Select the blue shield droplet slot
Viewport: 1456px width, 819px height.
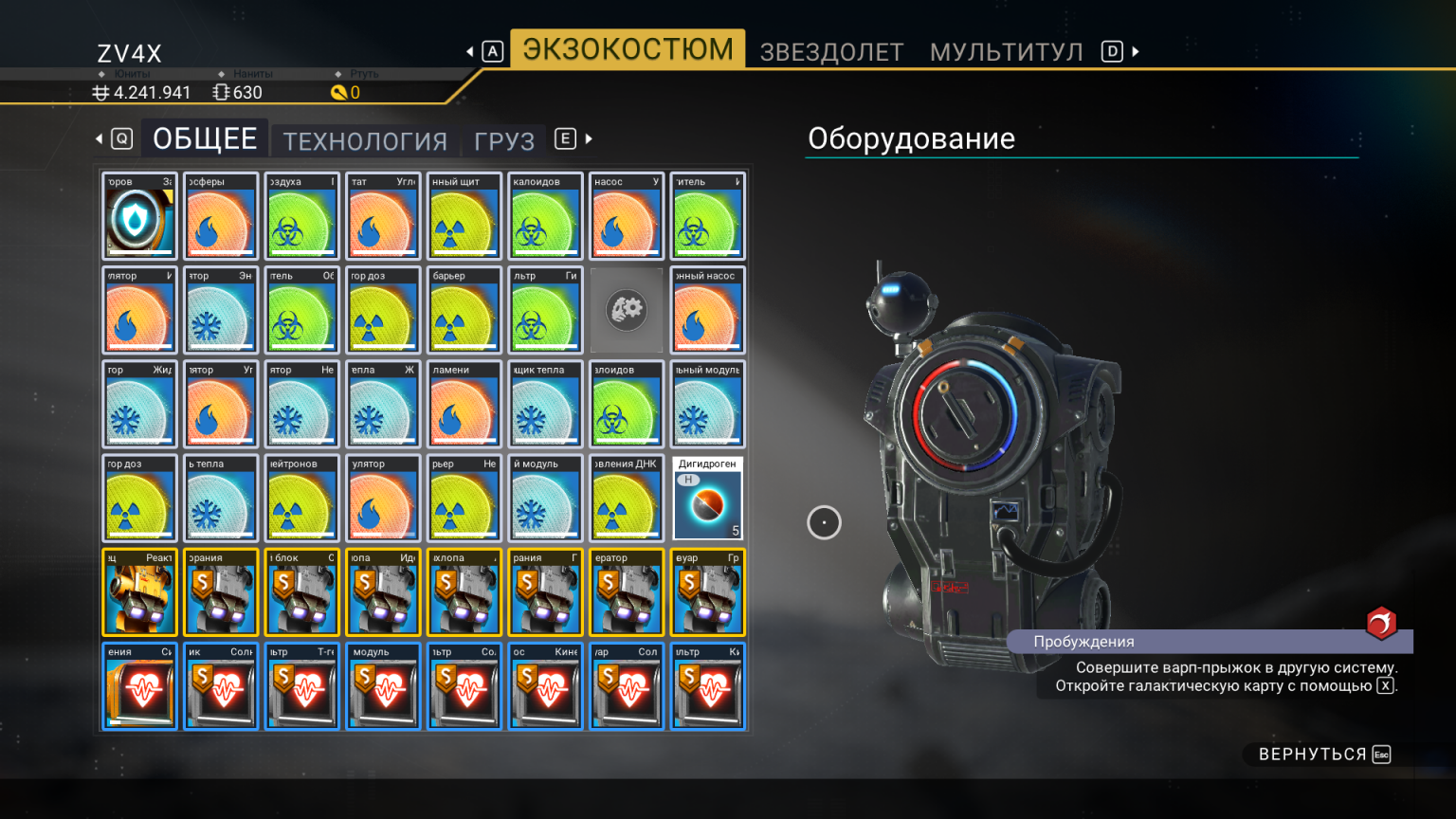[139, 216]
